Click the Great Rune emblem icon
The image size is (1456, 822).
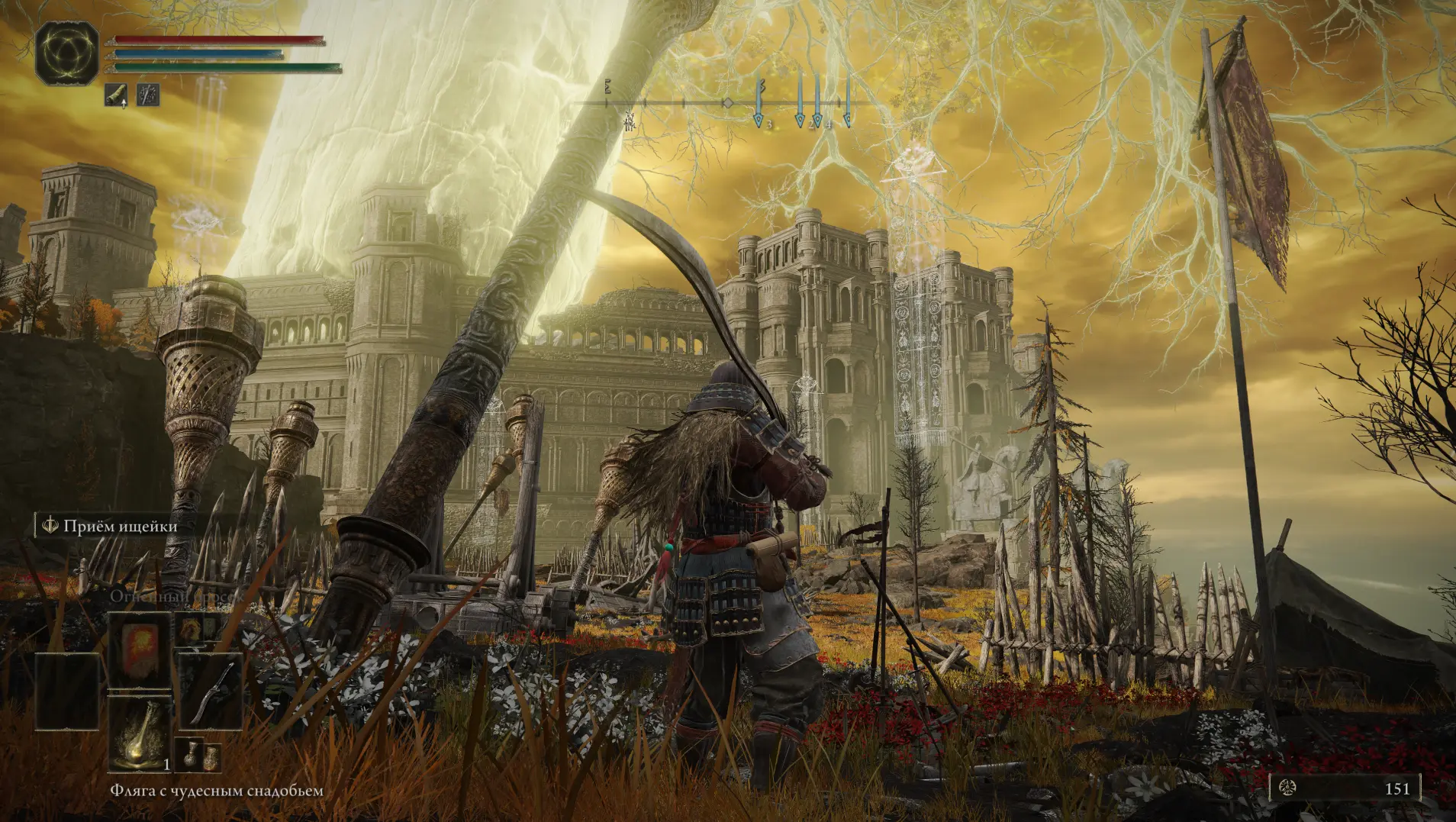[x=66, y=53]
